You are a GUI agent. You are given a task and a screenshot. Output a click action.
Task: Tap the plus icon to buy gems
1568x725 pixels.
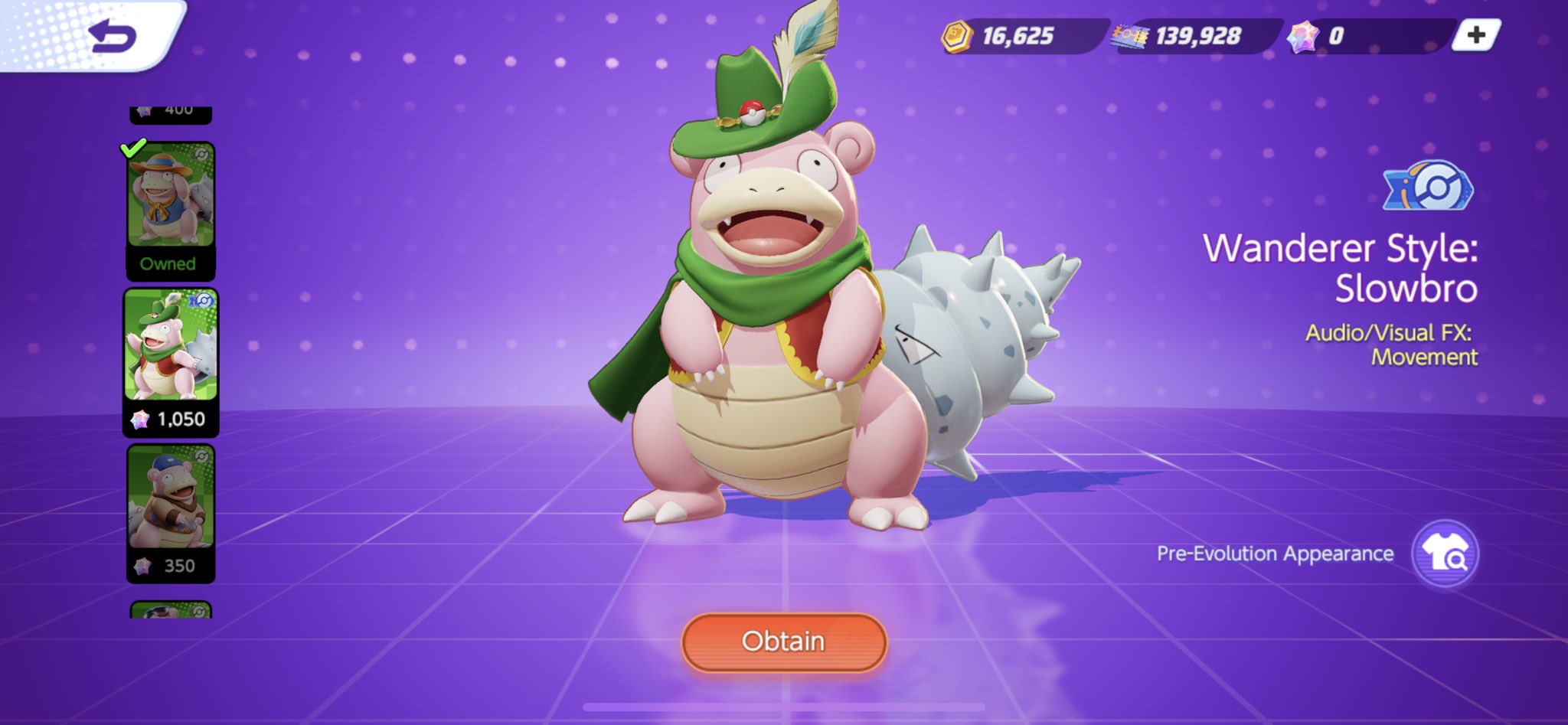tap(1477, 34)
